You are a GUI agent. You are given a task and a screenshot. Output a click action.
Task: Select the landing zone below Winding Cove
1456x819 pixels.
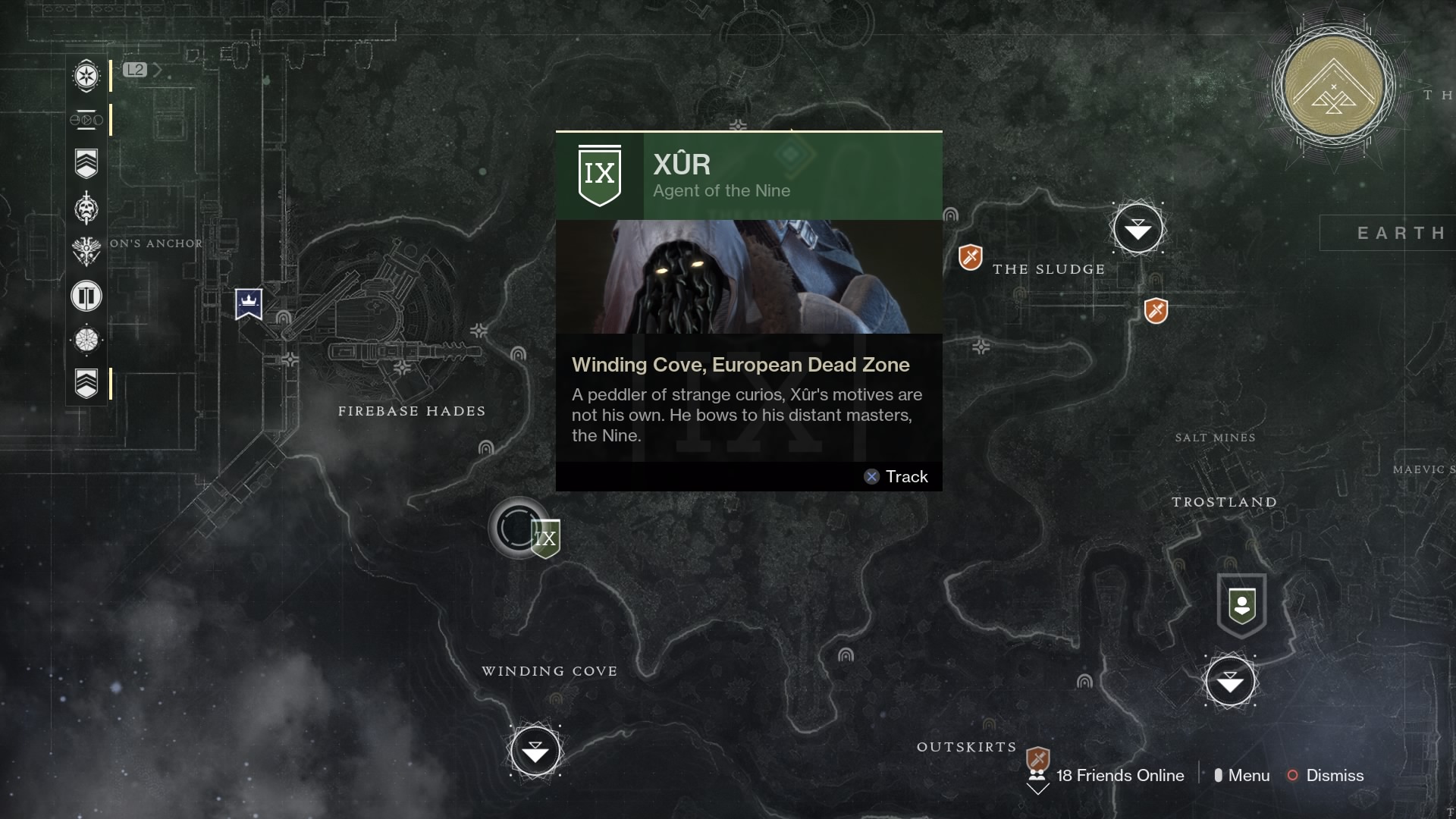(x=536, y=752)
